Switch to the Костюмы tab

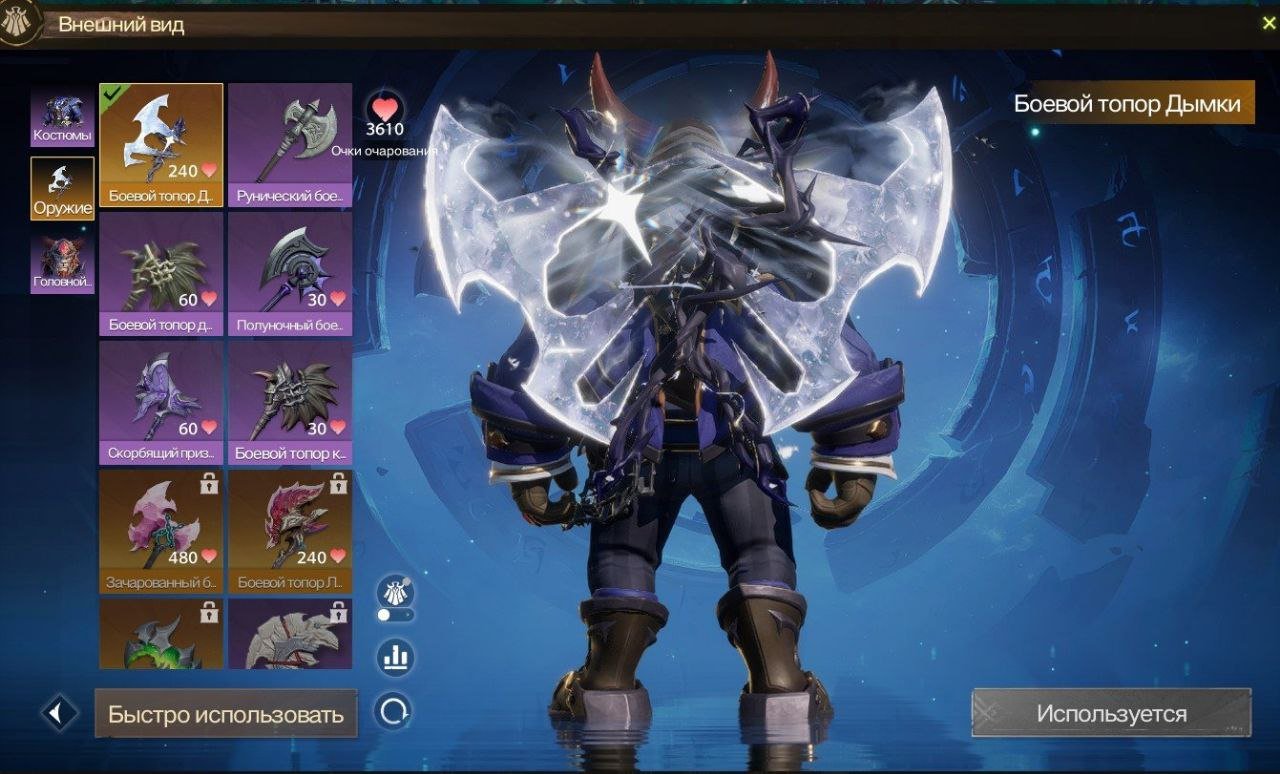click(x=62, y=116)
